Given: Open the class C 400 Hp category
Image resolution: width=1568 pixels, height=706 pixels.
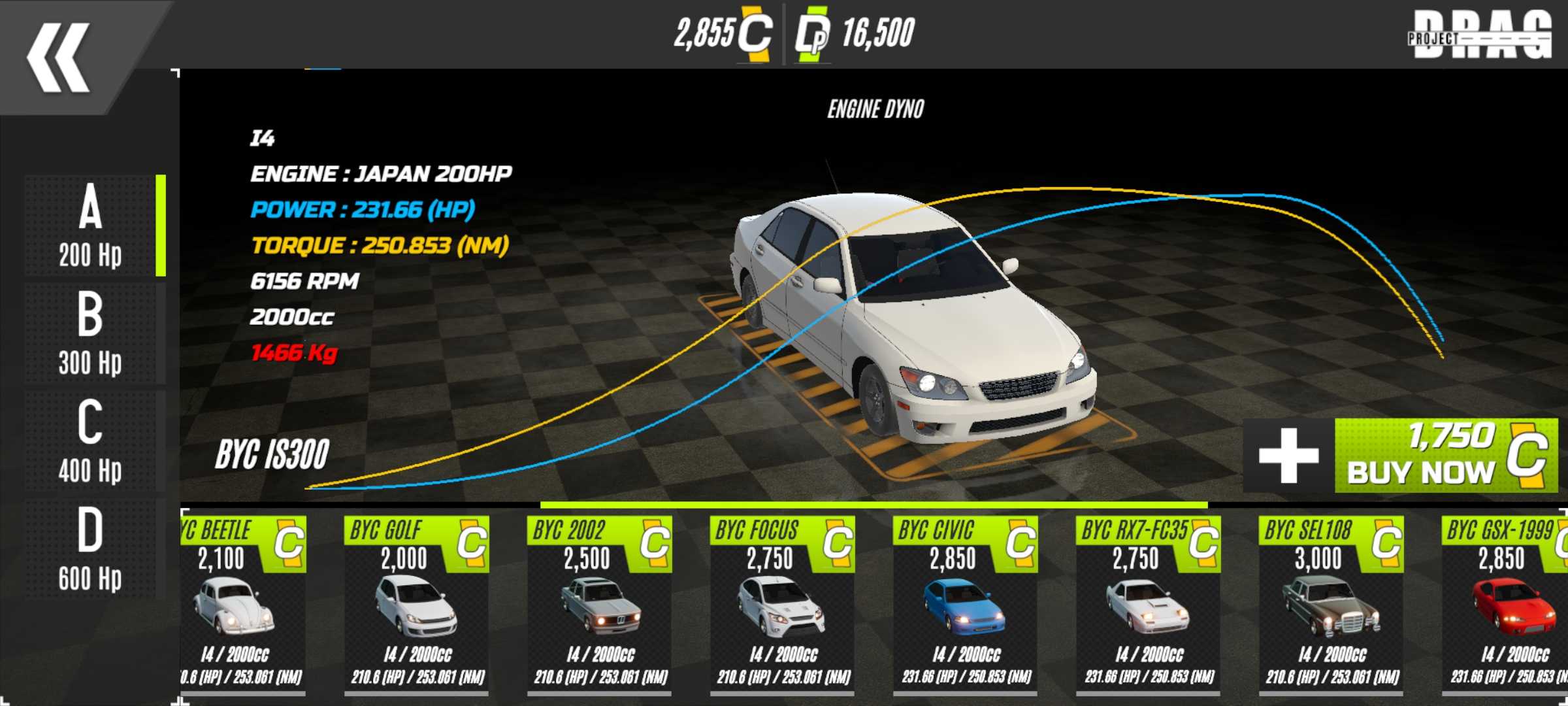Looking at the screenshot, I should click(x=90, y=441).
